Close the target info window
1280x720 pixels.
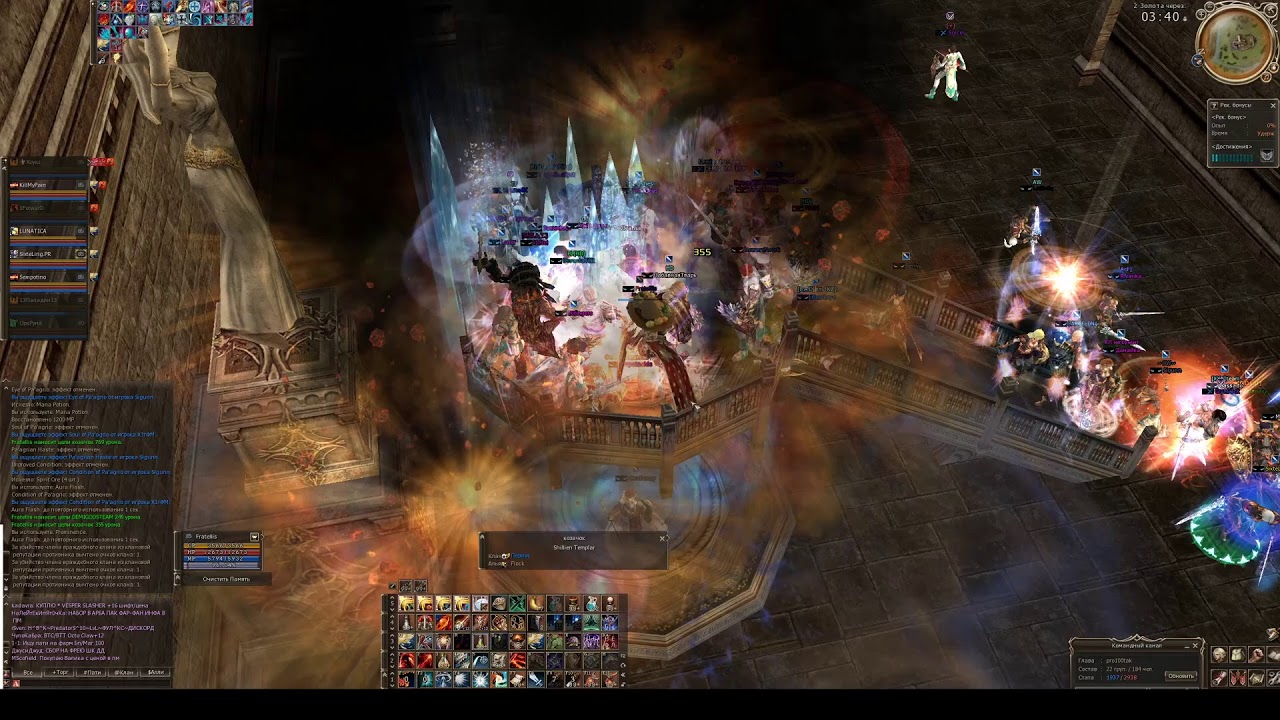tap(662, 538)
